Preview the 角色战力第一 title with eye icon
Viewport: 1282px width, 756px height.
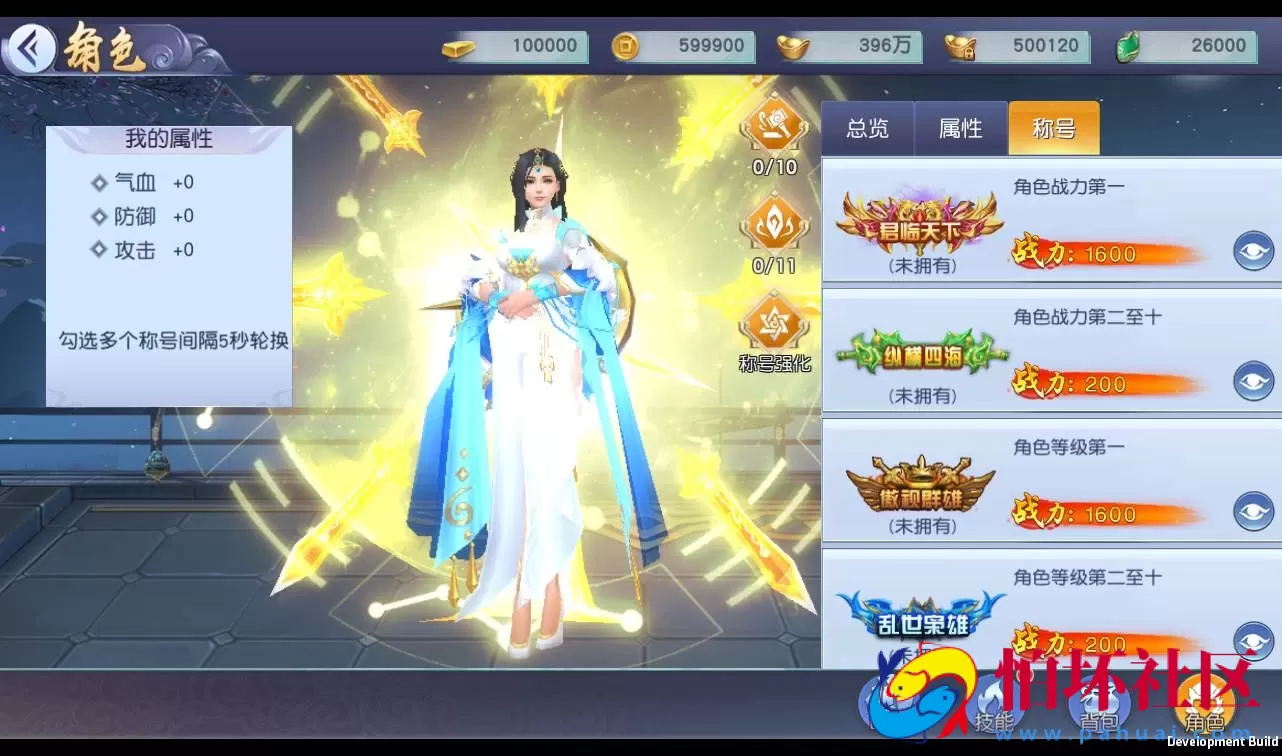(1255, 252)
